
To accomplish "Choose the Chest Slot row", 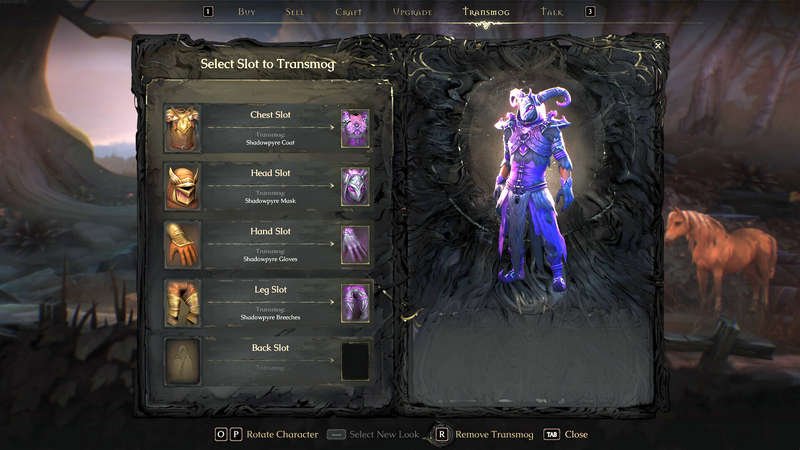I will (x=269, y=128).
